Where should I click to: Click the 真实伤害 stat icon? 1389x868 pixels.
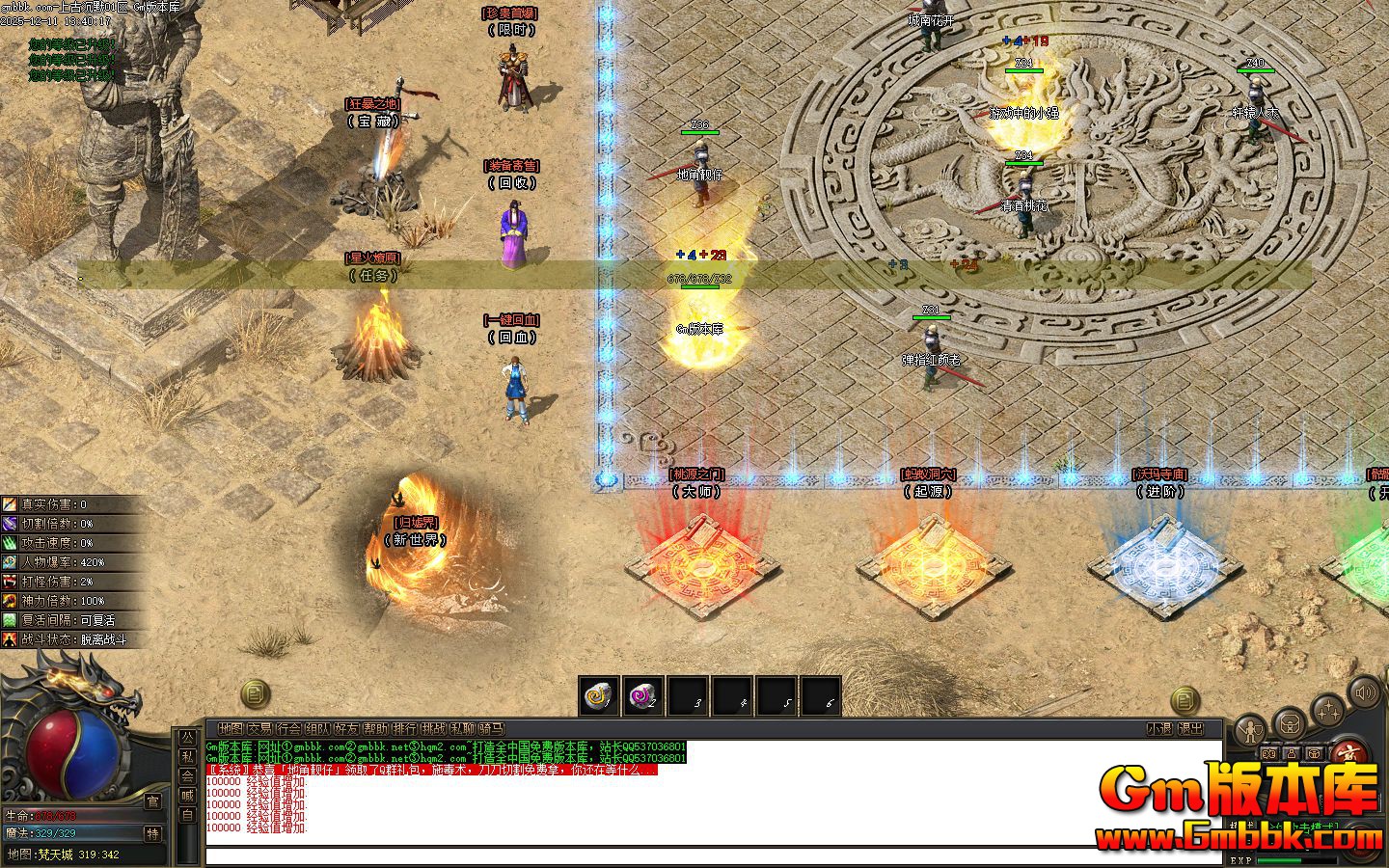click(x=10, y=503)
